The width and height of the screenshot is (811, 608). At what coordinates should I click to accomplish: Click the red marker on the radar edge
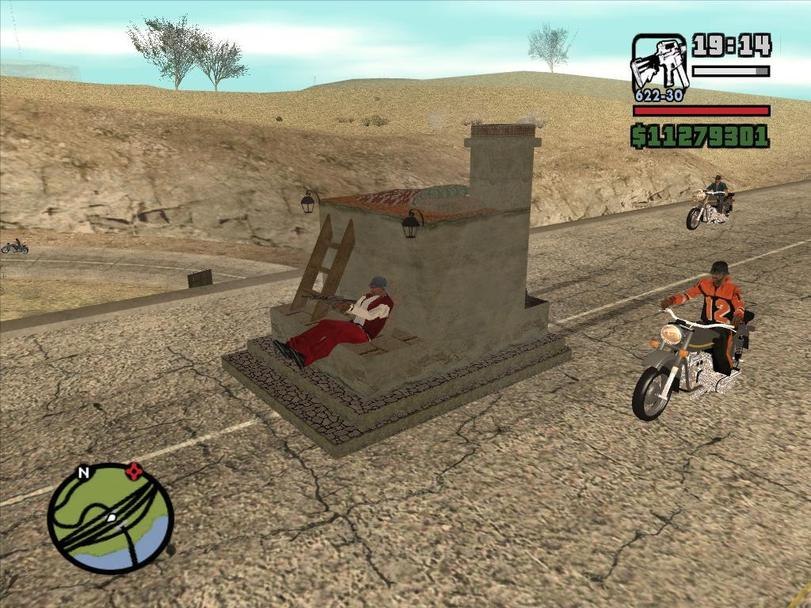click(134, 470)
